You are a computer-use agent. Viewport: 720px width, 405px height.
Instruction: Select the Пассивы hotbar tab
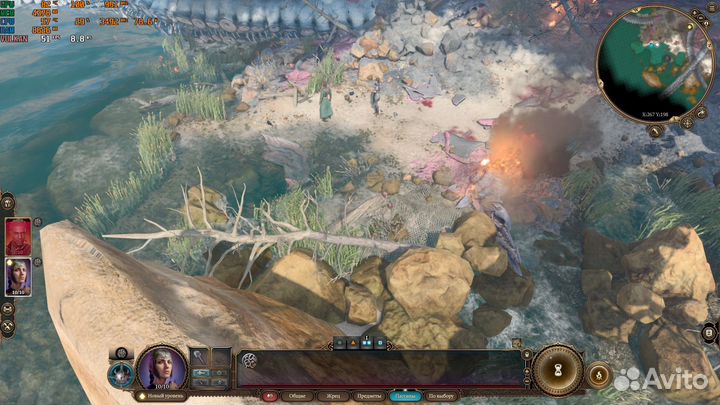tap(405, 395)
